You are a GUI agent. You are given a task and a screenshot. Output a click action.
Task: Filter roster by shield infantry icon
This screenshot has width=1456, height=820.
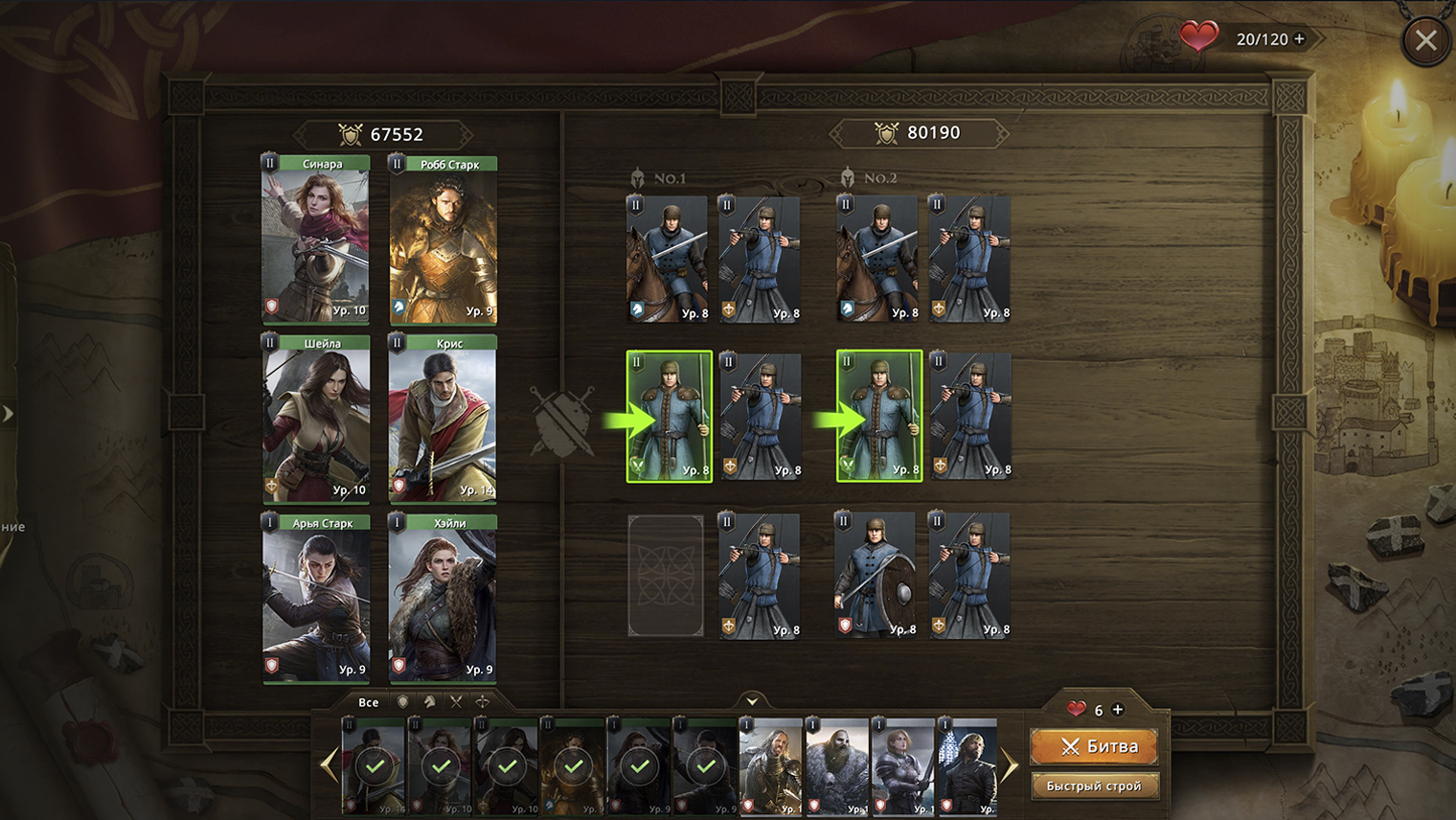[403, 702]
